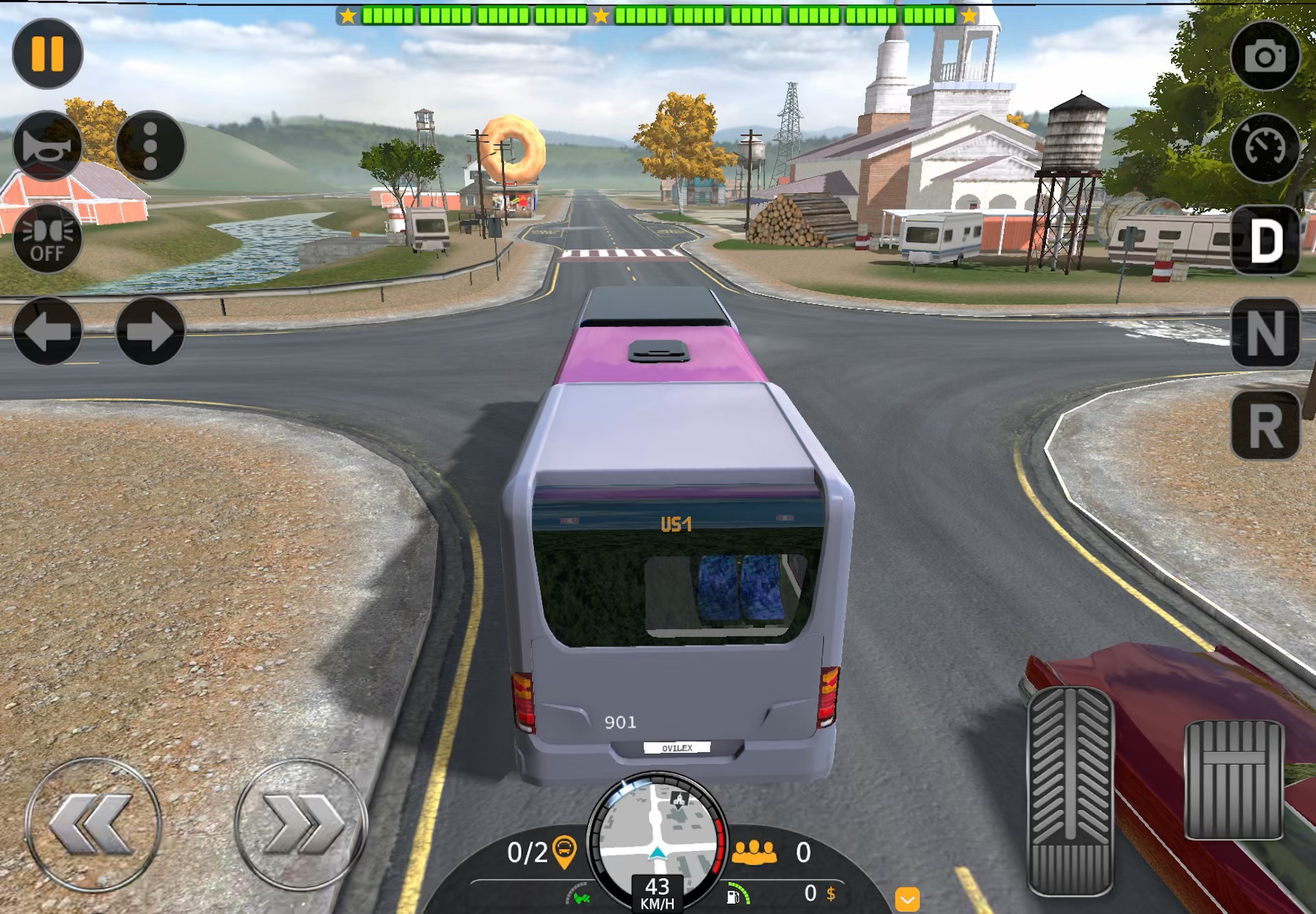Steer left with the double-chevron button
The image size is (1316, 914).
(x=93, y=824)
